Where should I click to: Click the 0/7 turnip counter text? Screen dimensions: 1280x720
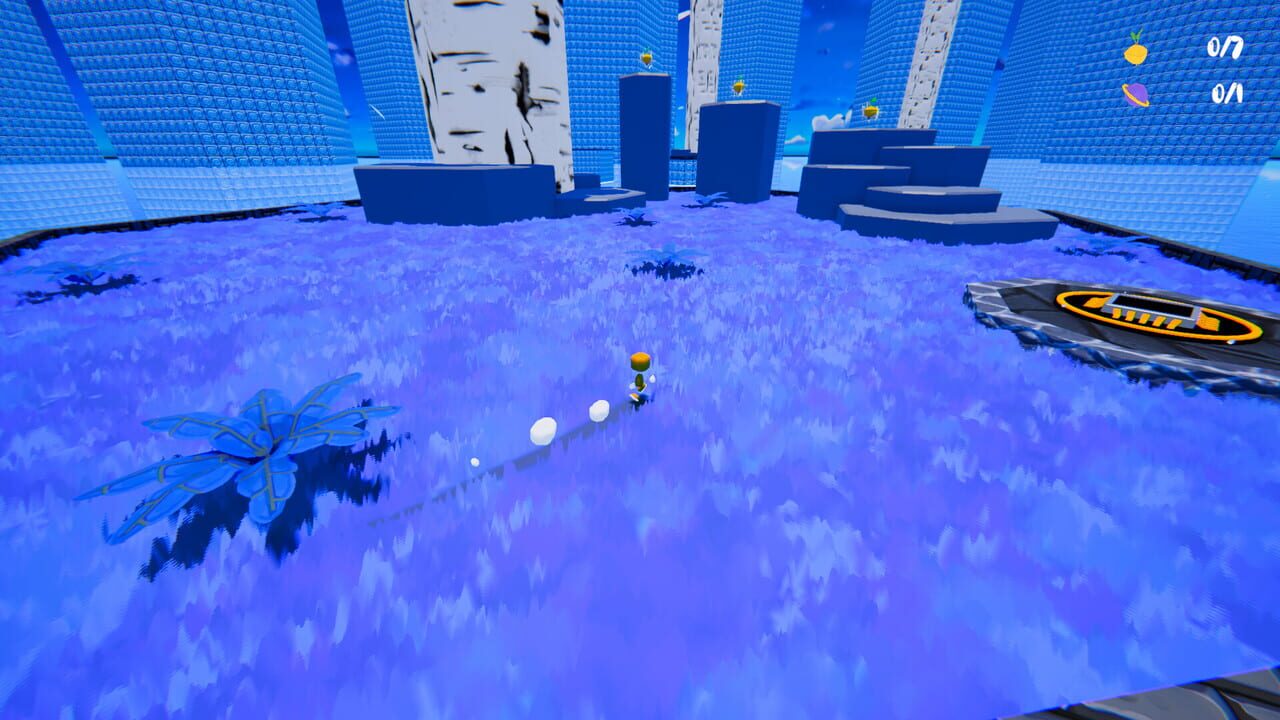click(1224, 48)
